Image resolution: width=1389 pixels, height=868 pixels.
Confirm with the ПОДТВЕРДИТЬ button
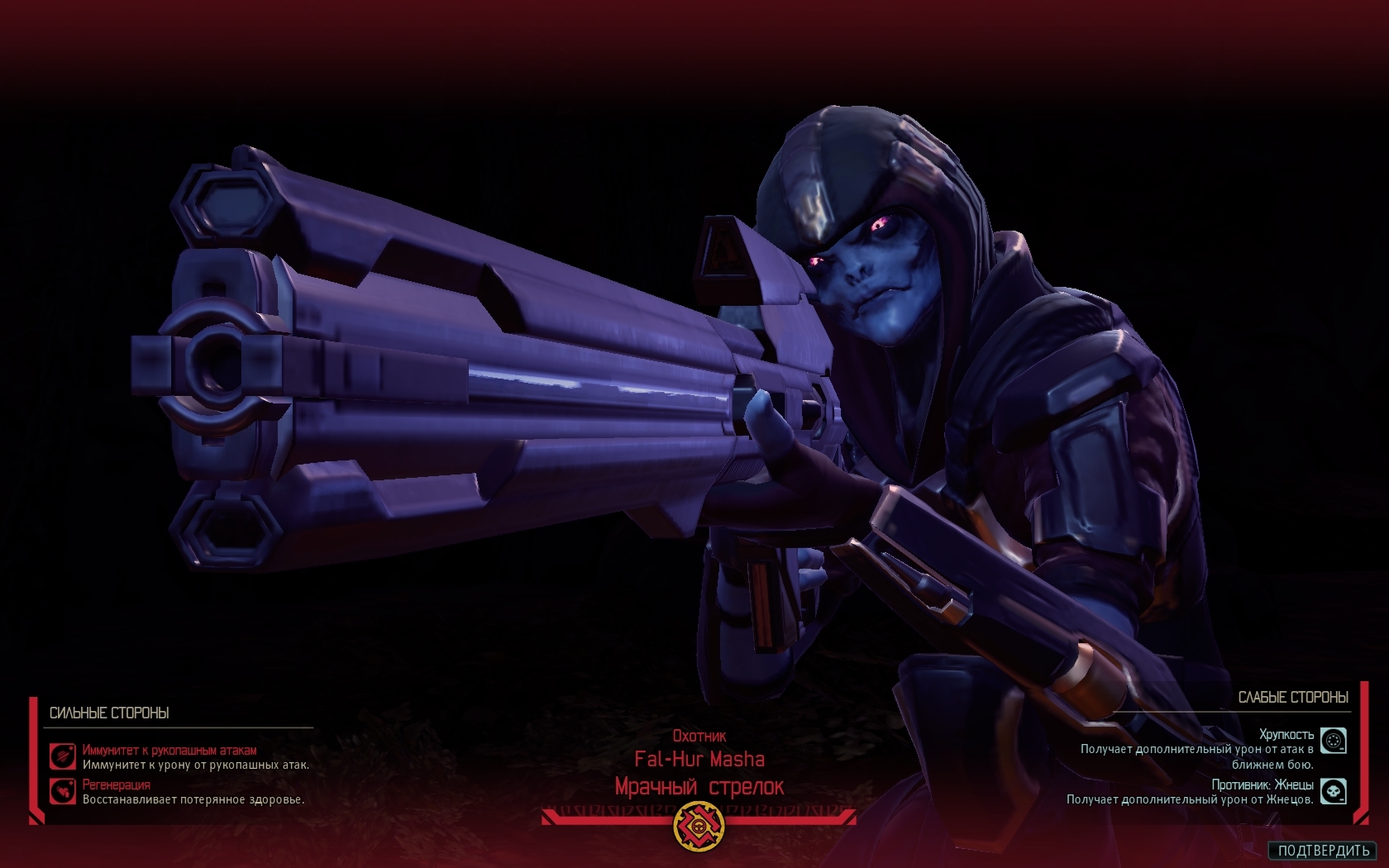tap(1323, 851)
